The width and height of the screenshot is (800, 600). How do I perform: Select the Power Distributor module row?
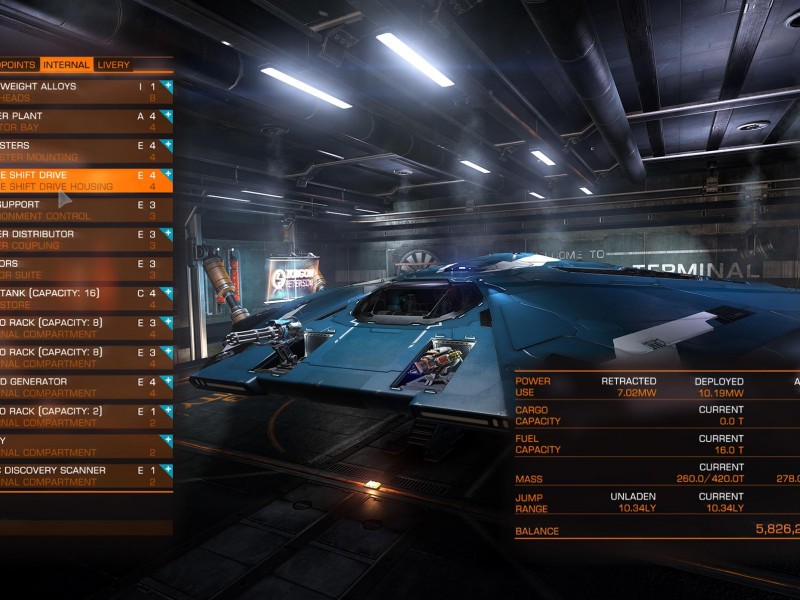(x=80, y=239)
